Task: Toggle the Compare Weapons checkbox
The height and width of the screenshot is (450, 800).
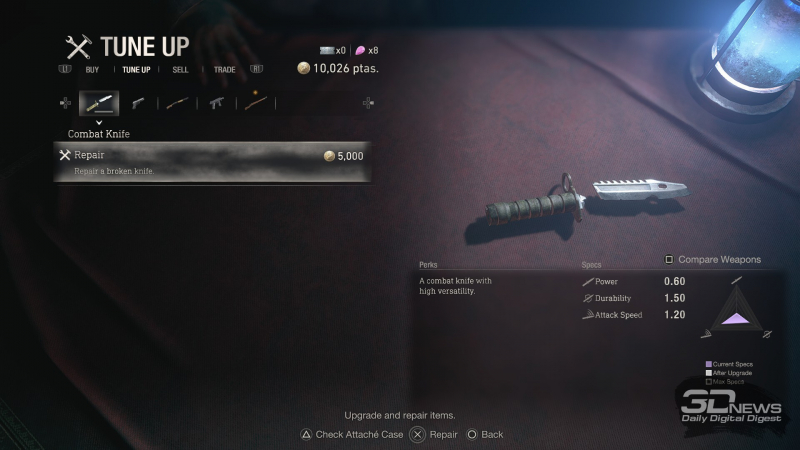Action: 670,259
